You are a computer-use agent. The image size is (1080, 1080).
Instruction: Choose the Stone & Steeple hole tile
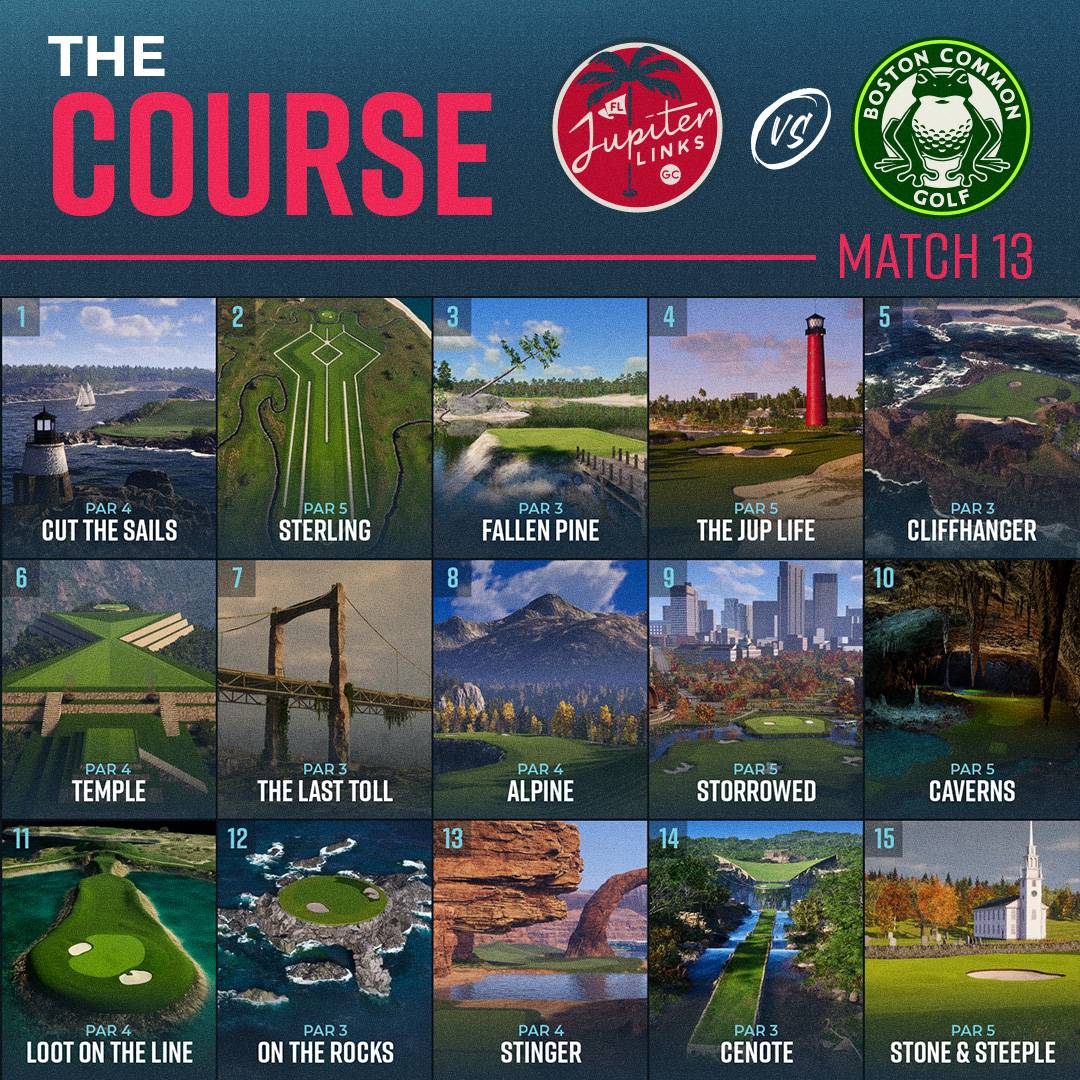972,950
